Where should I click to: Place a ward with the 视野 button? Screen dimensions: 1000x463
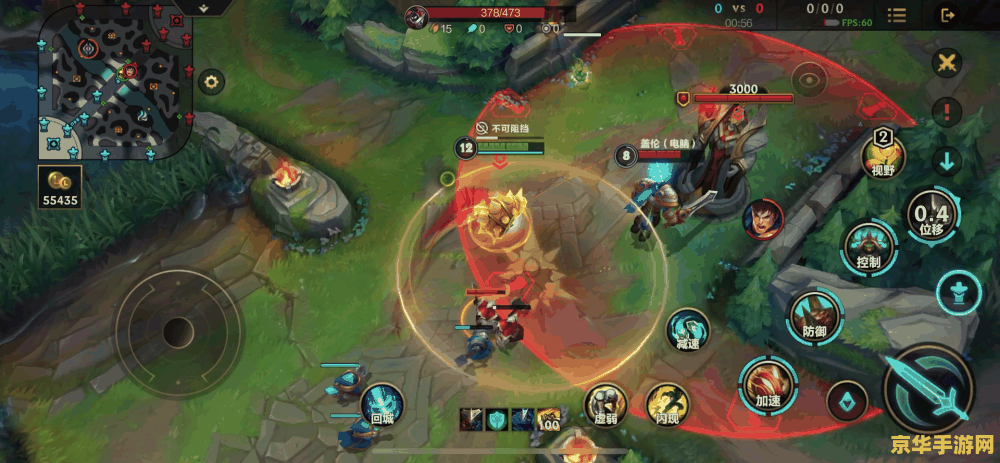[884, 154]
